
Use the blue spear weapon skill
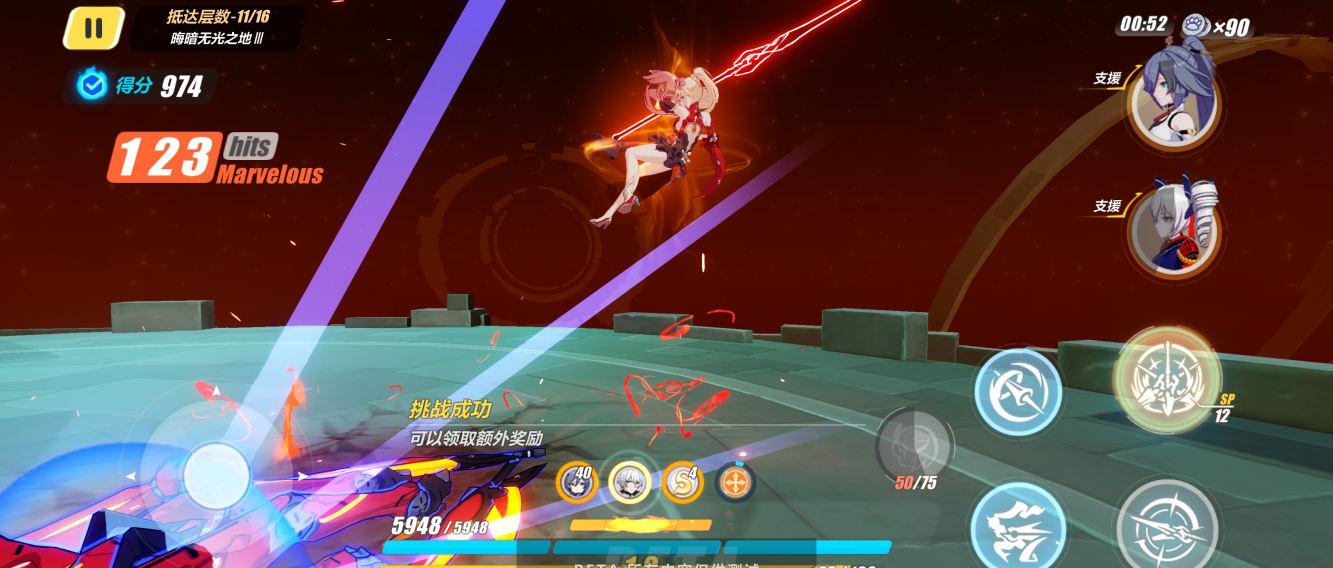pos(1017,391)
